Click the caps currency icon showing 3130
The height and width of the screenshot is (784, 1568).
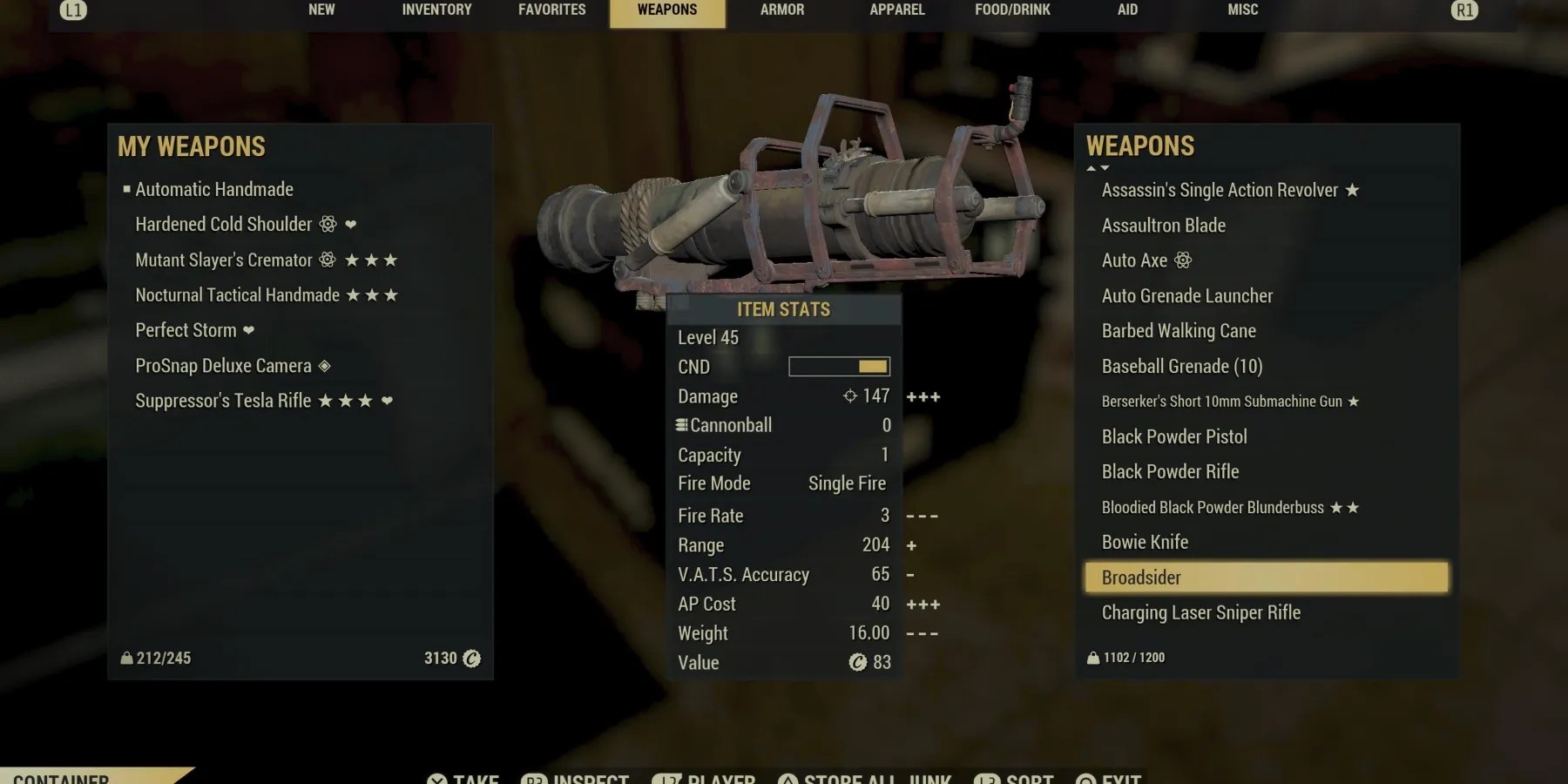tap(470, 659)
